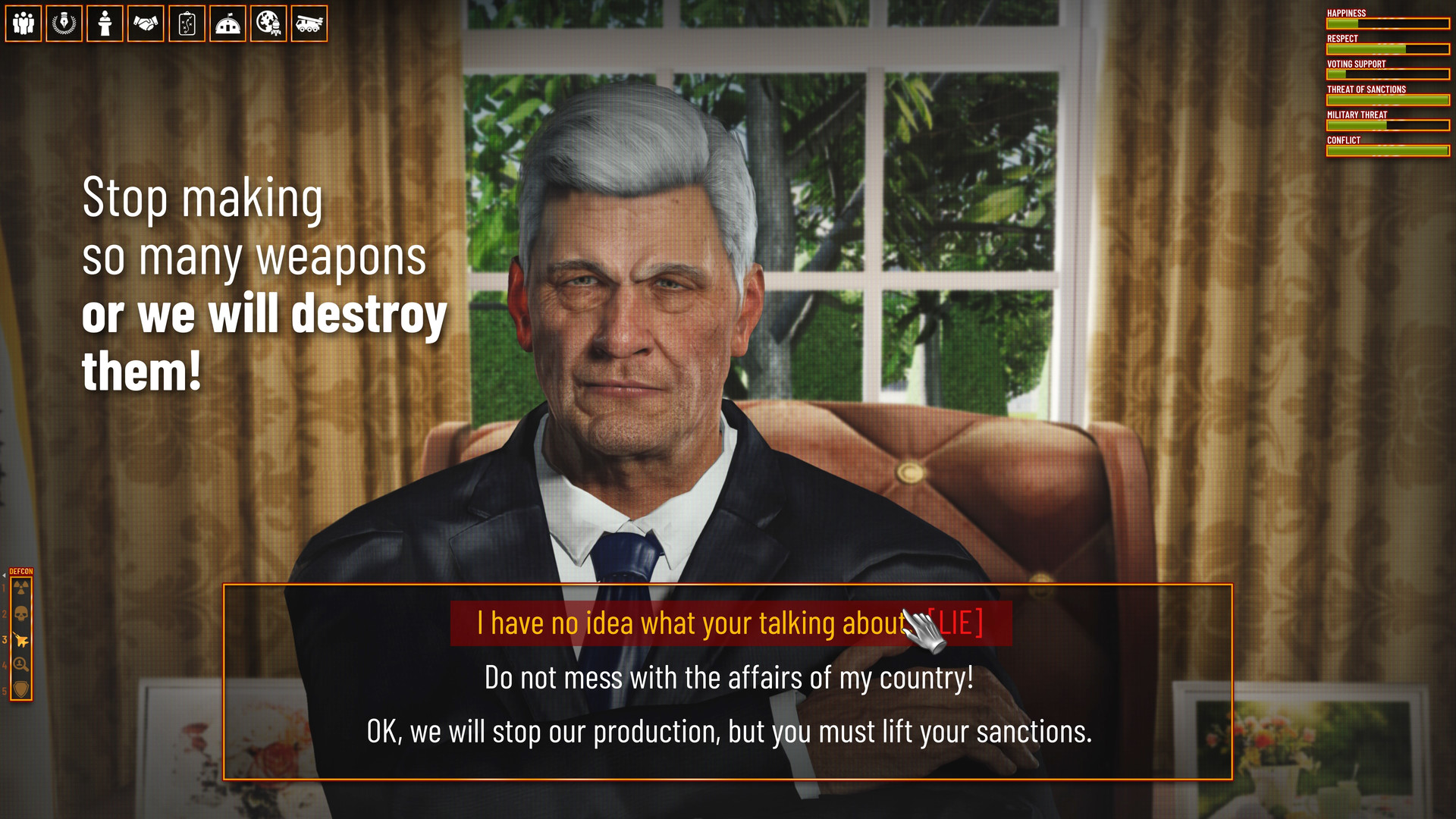Open the public speech podium panel
1456x819 pixels.
coord(105,24)
